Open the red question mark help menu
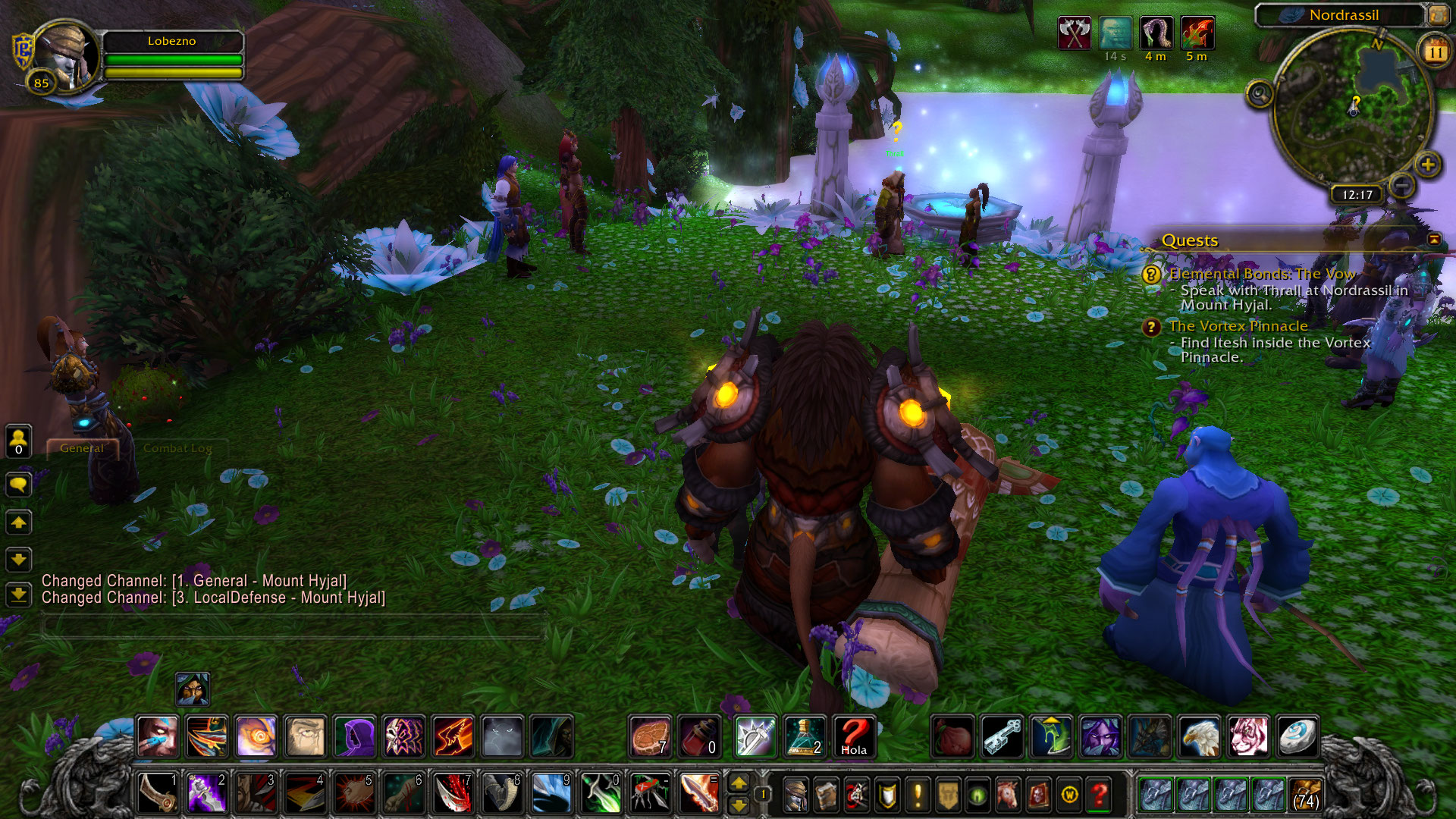 point(1100,795)
